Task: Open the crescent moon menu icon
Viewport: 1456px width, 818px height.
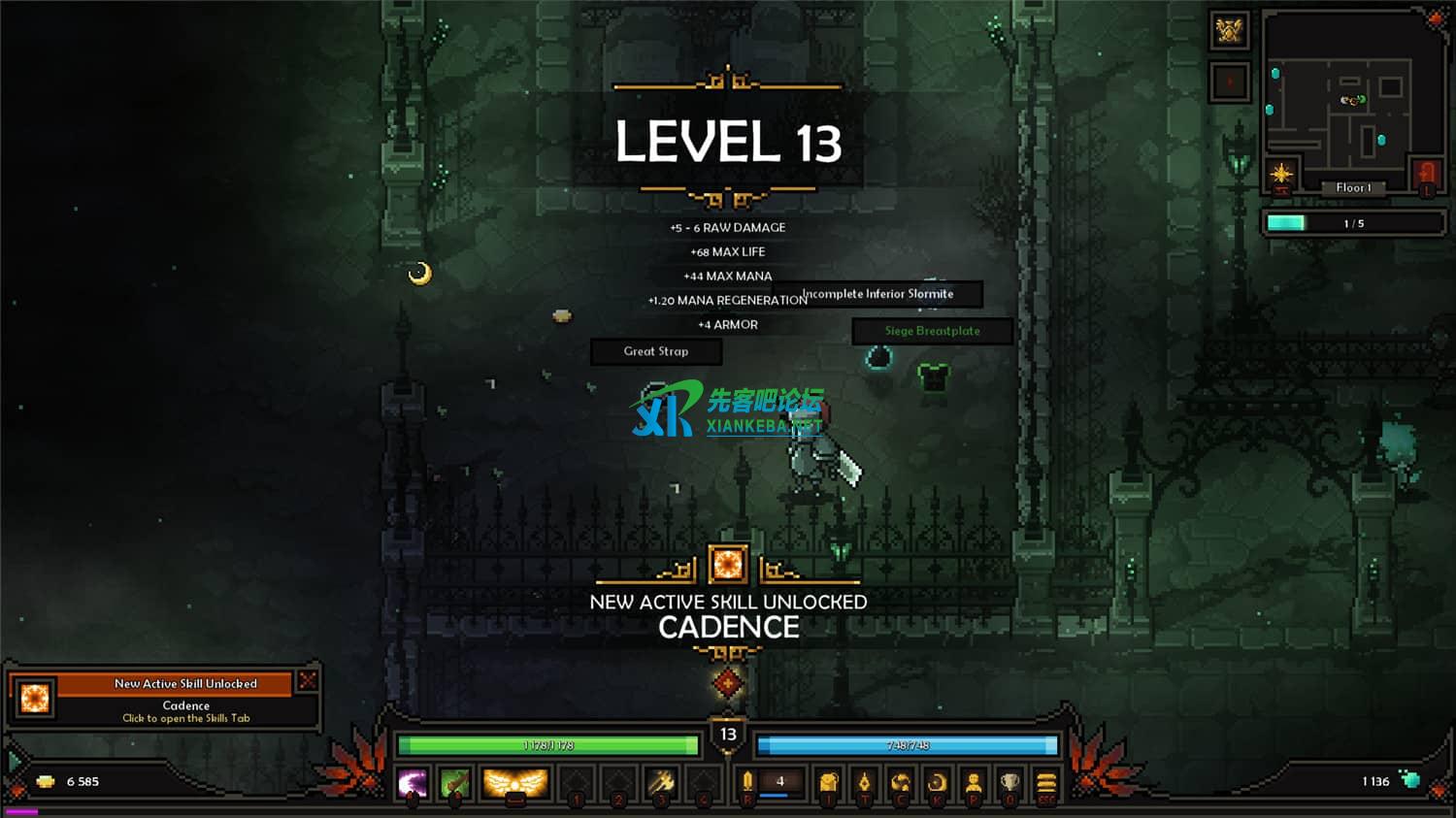Action: (937, 782)
